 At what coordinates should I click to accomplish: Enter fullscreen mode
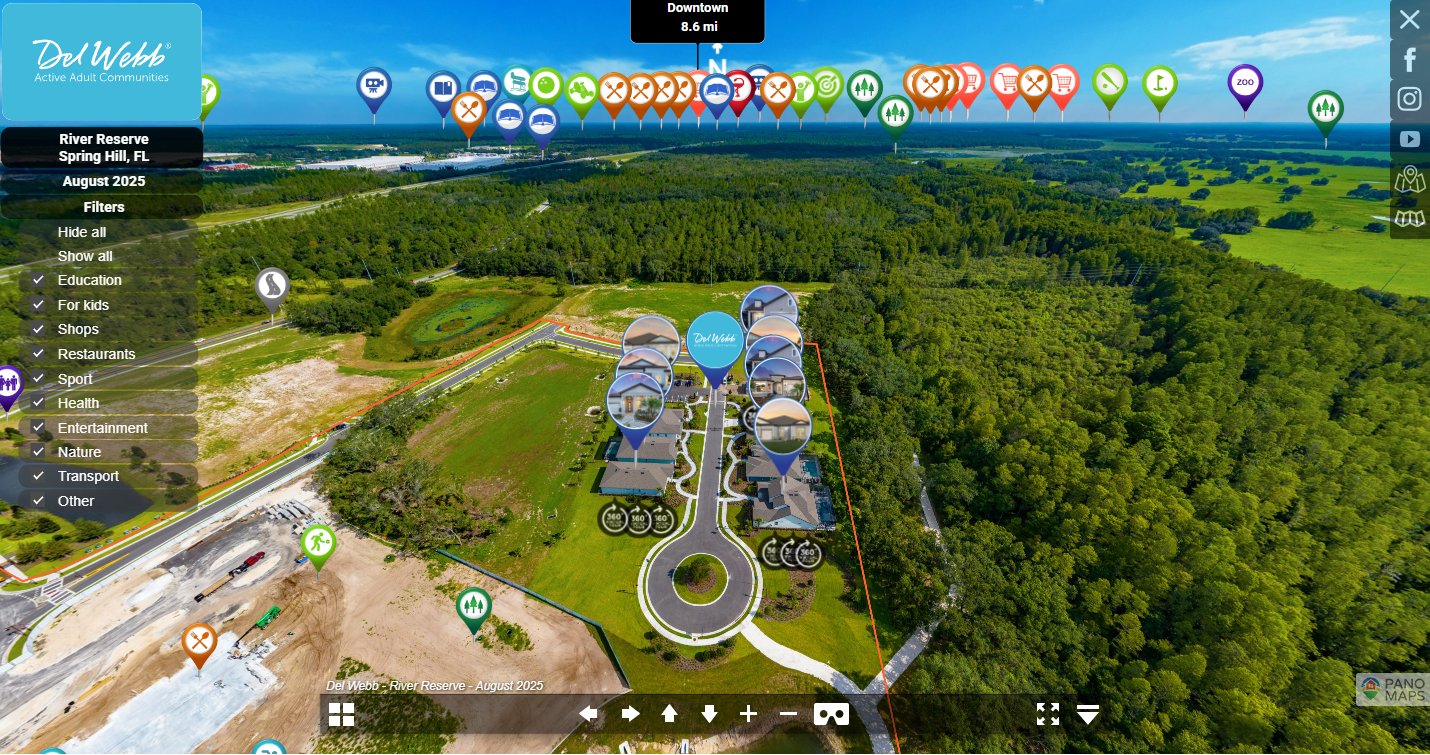(x=1047, y=714)
